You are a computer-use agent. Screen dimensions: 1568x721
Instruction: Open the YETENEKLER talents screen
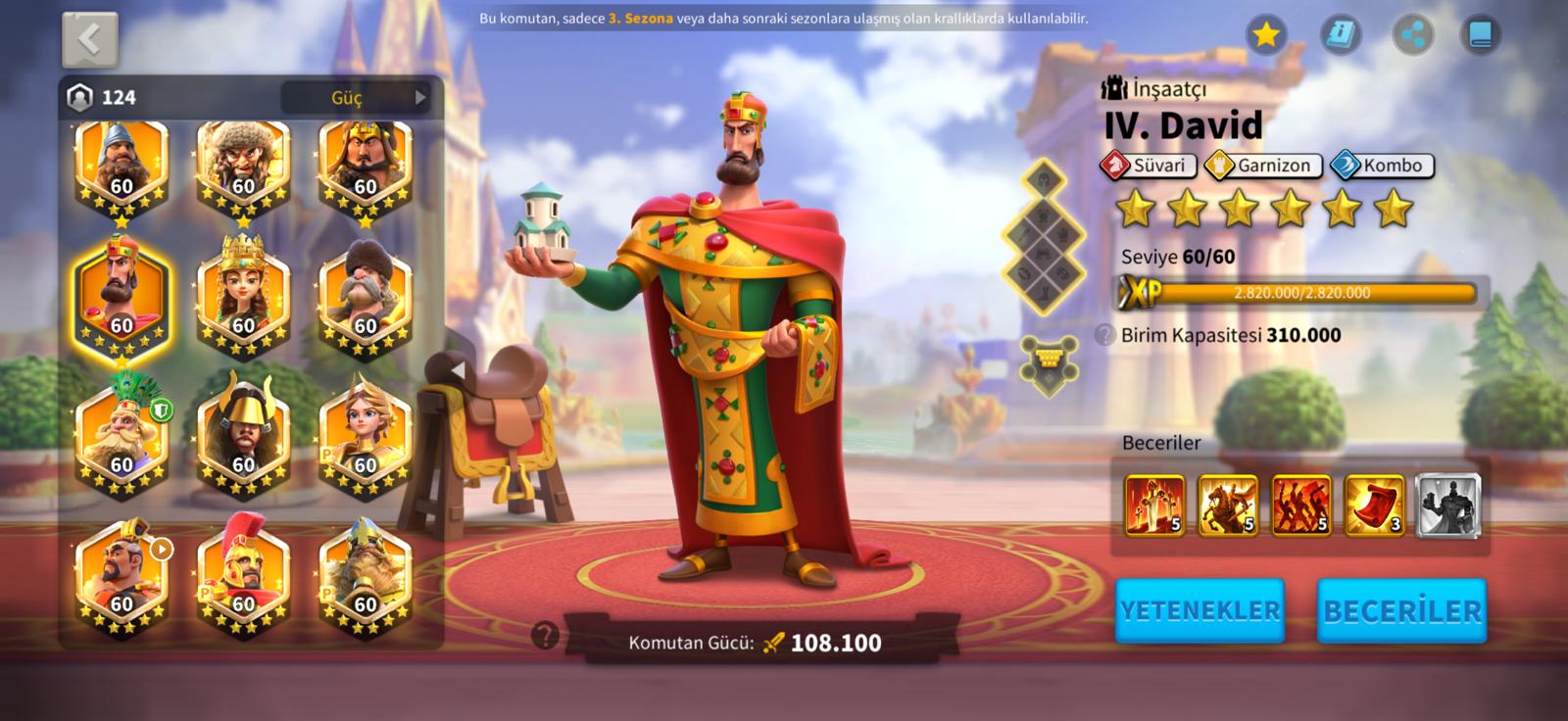point(1200,610)
